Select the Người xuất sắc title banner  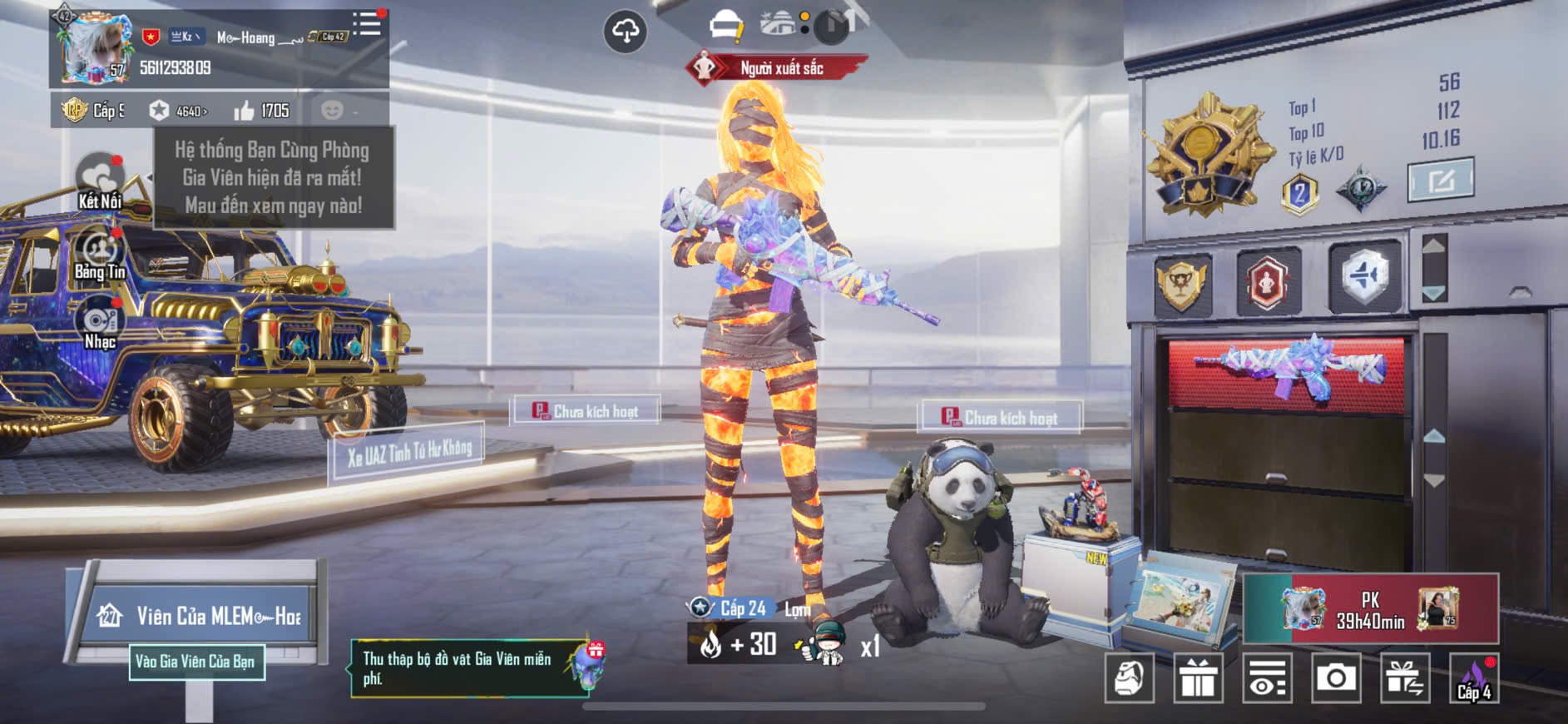pyautogui.click(x=778, y=68)
